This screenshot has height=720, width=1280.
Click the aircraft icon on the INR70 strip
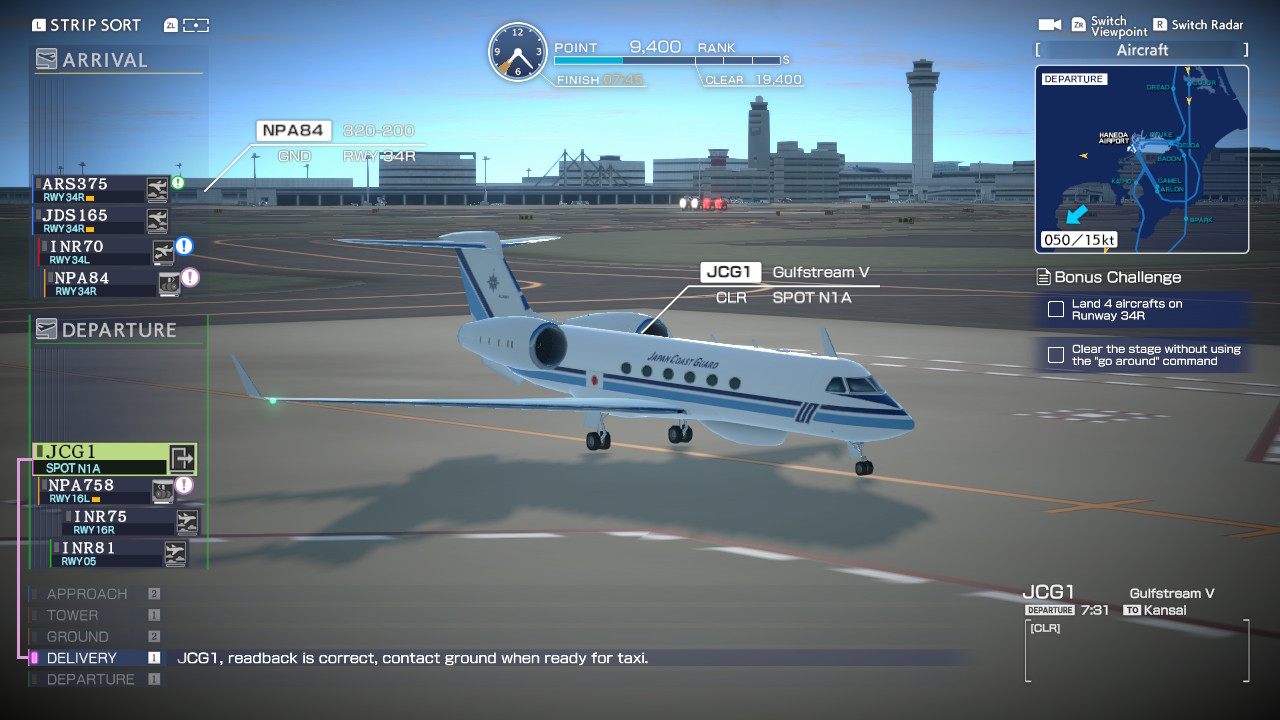(x=163, y=252)
